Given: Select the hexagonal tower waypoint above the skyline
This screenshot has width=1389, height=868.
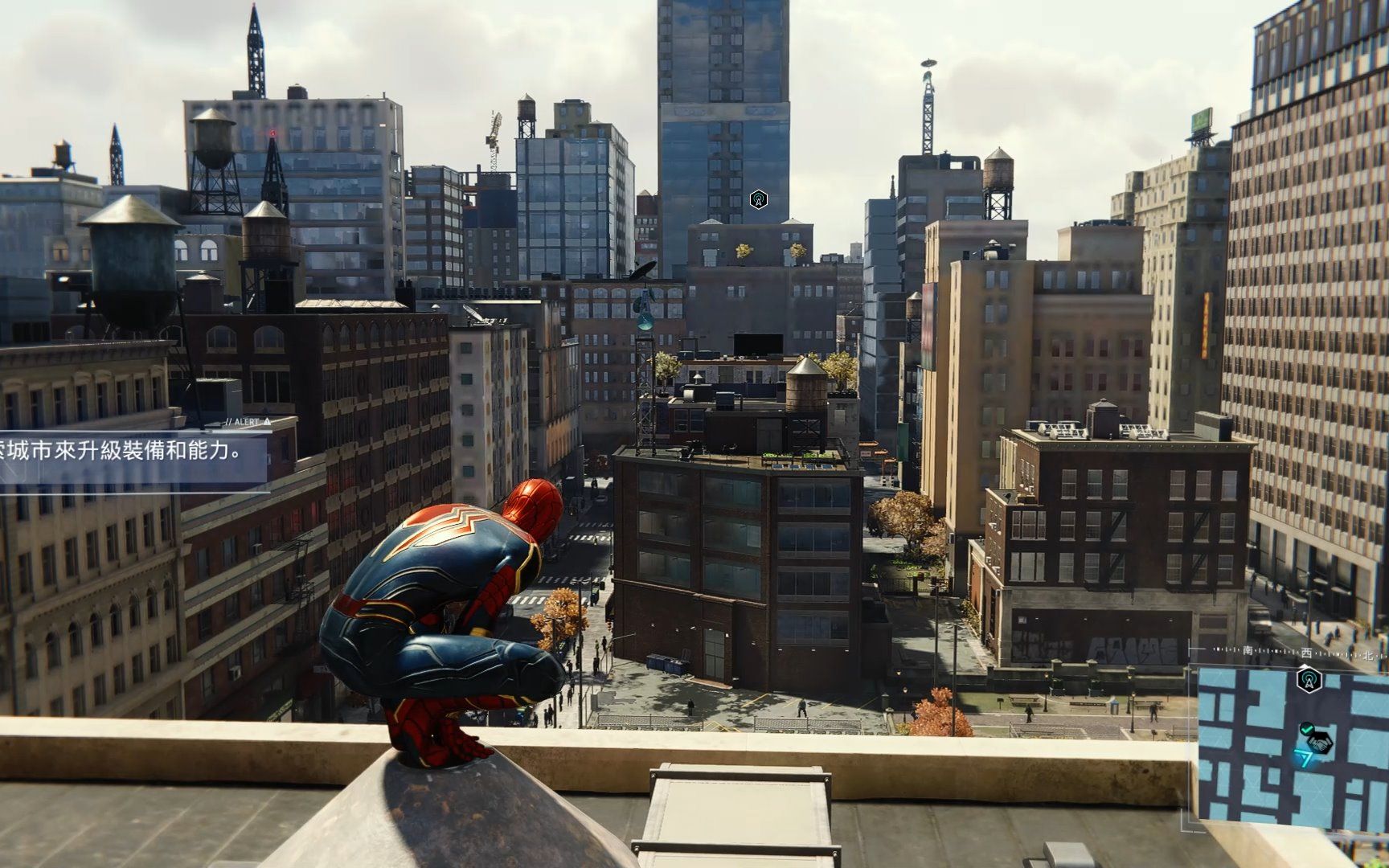Looking at the screenshot, I should (x=757, y=199).
